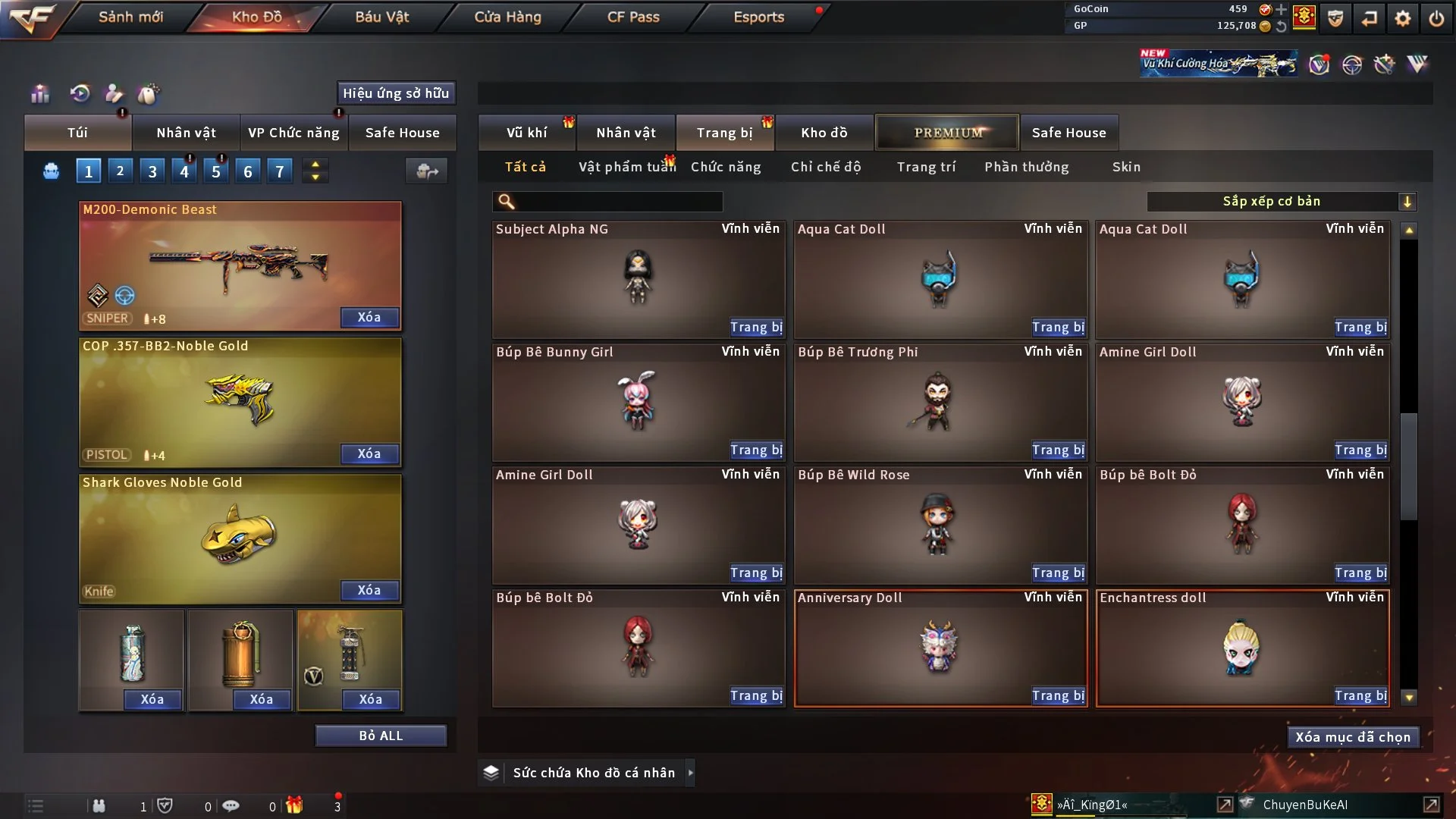This screenshot has width=1456, height=819.
Task: Select bag slot number 3
Action: click(x=152, y=171)
